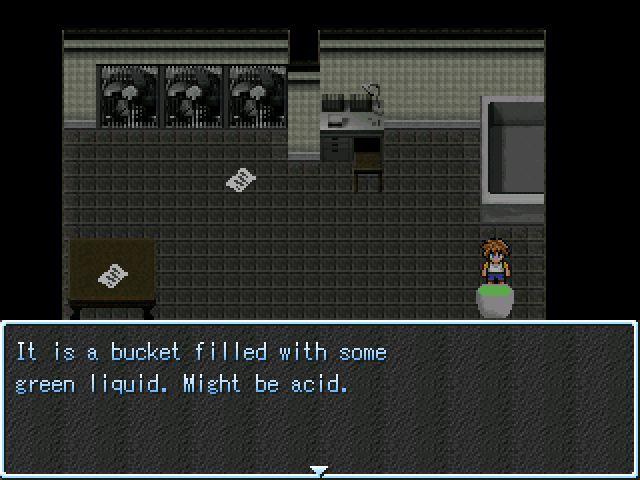Image resolution: width=640 pixels, height=480 pixels.
Task: Advance the dialogue with the down arrow
Action: [319, 470]
